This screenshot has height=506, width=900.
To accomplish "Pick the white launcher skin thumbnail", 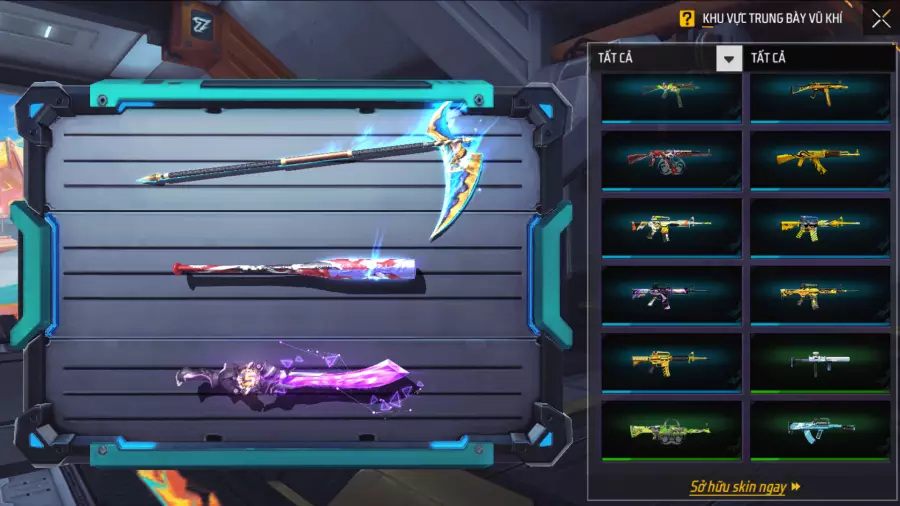I will [x=820, y=362].
